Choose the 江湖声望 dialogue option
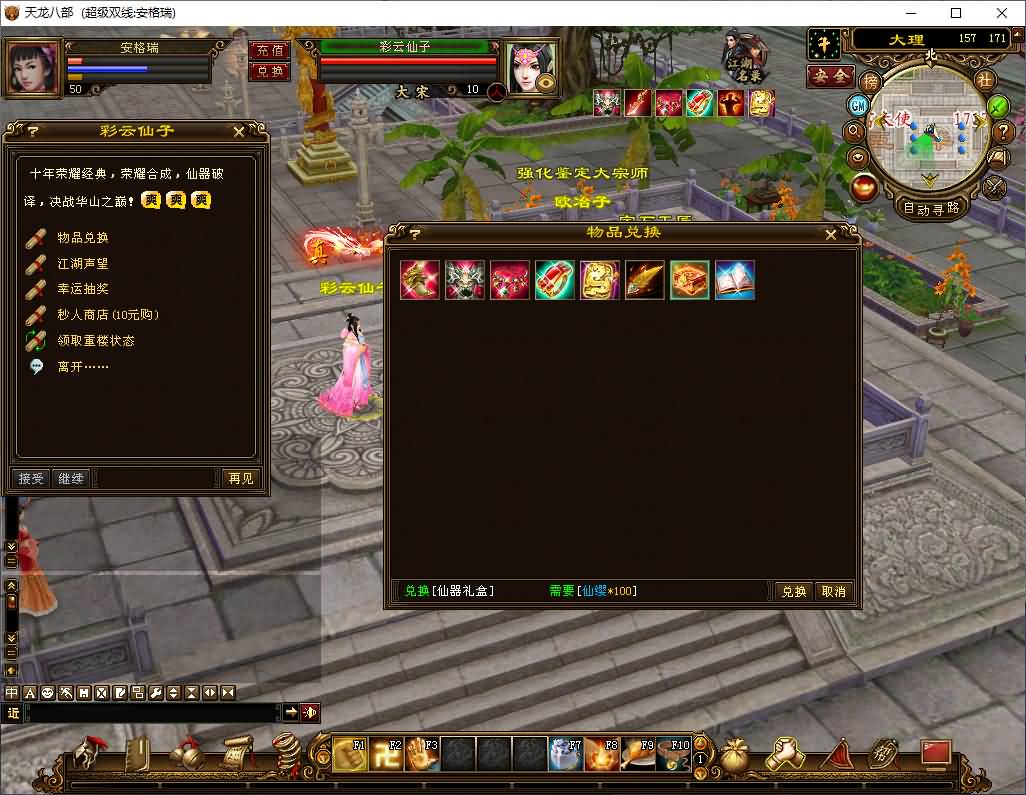The height and width of the screenshot is (795, 1026). click(82, 264)
